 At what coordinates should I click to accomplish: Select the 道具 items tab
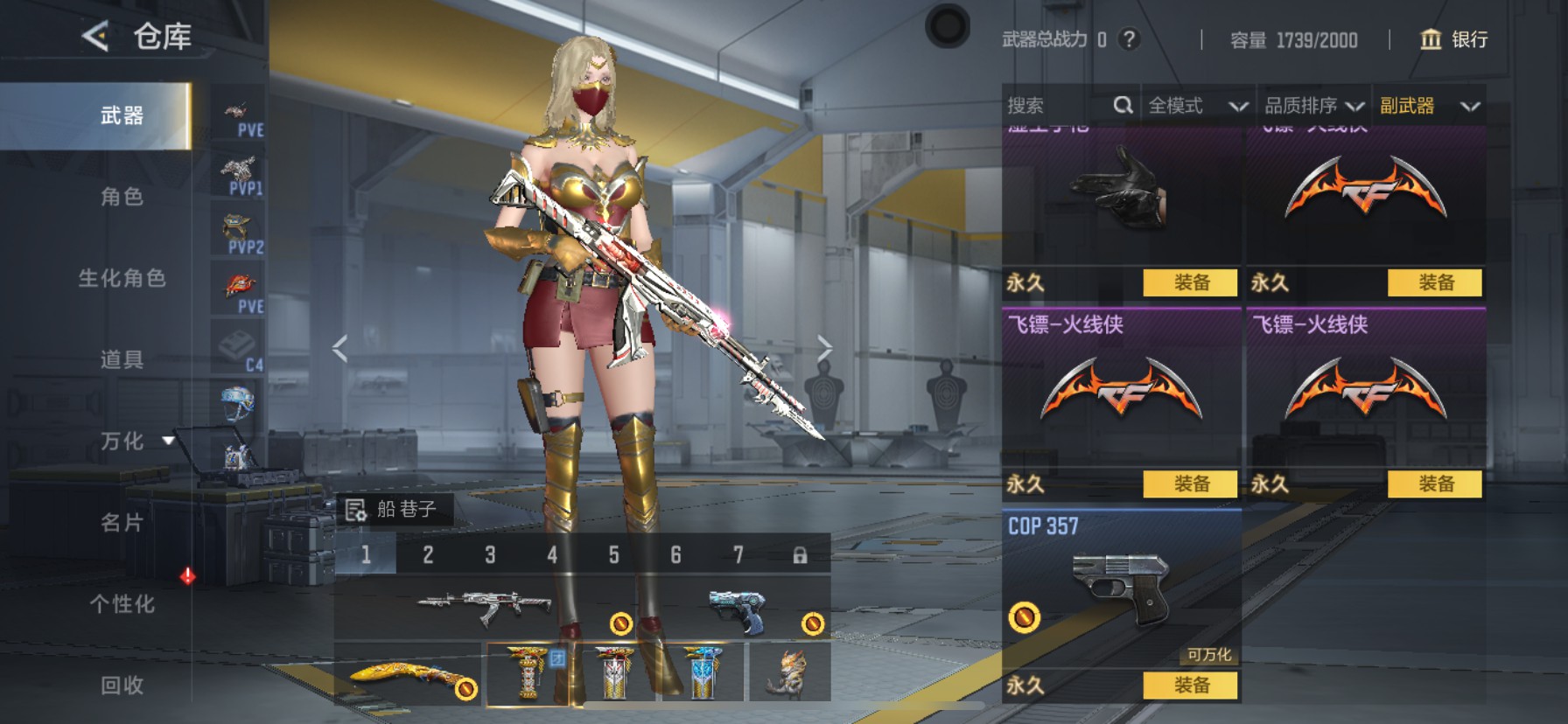[x=122, y=359]
